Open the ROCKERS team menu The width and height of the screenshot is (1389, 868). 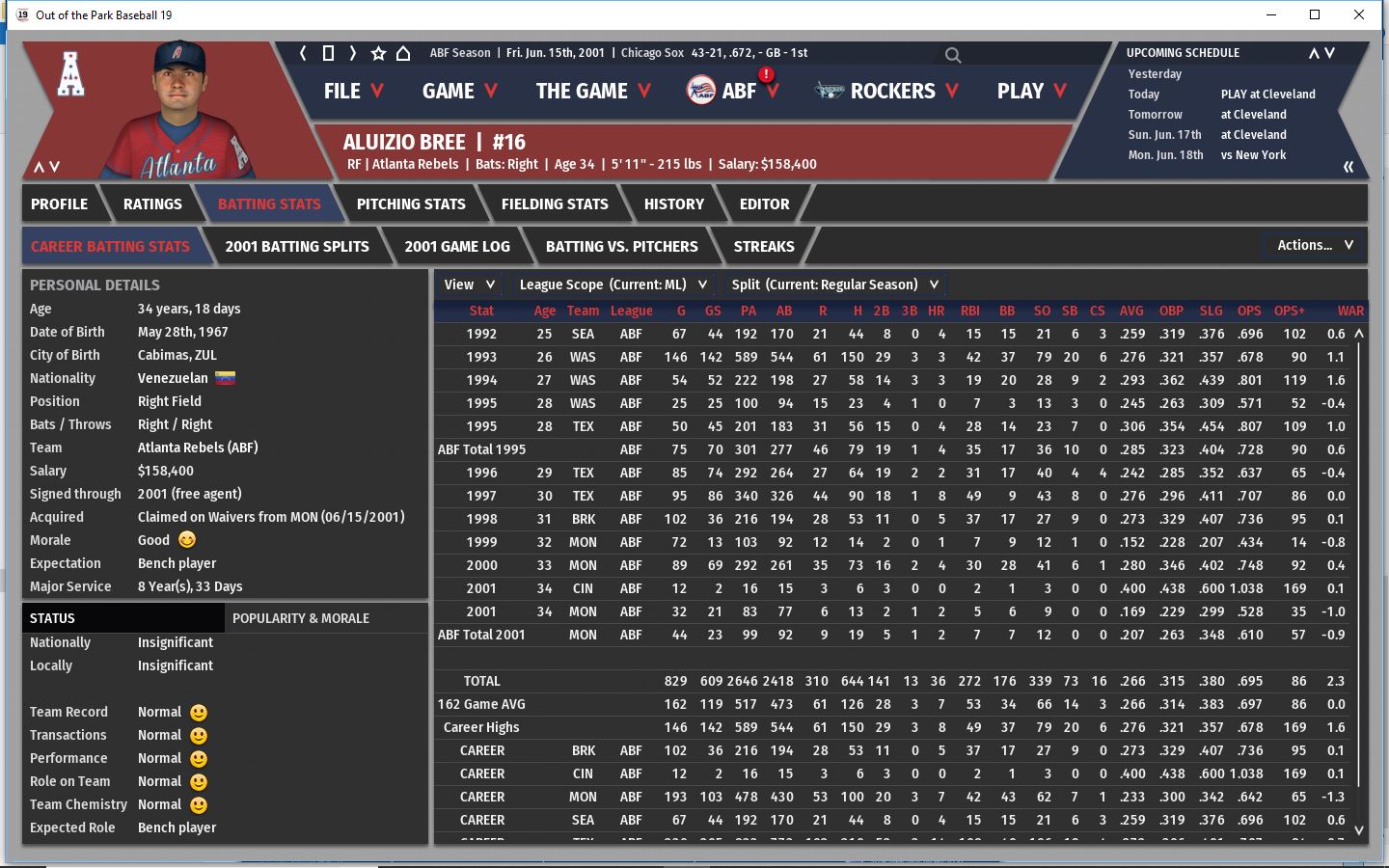coord(887,92)
